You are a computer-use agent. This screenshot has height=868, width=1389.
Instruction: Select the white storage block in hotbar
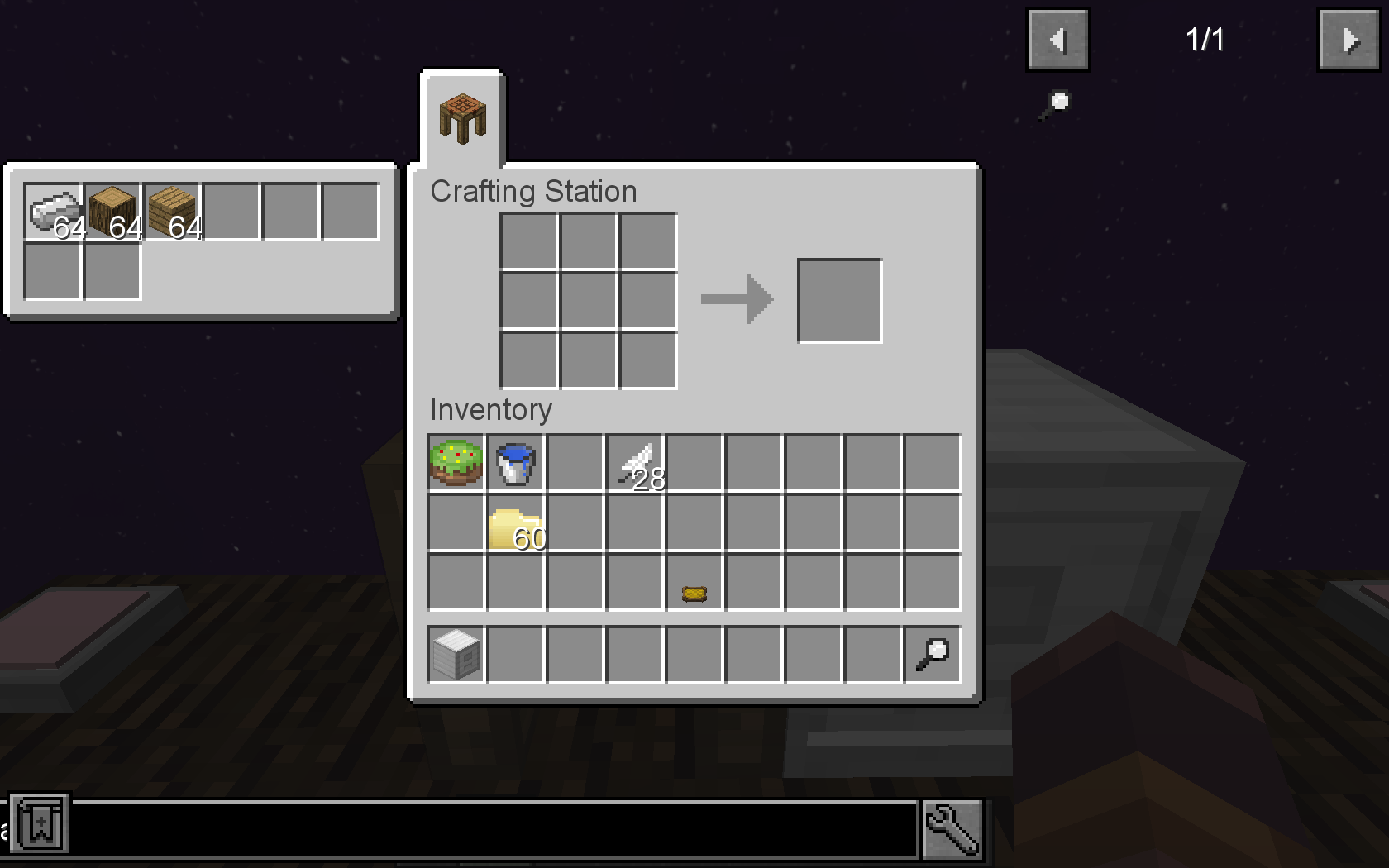pyautogui.click(x=454, y=653)
